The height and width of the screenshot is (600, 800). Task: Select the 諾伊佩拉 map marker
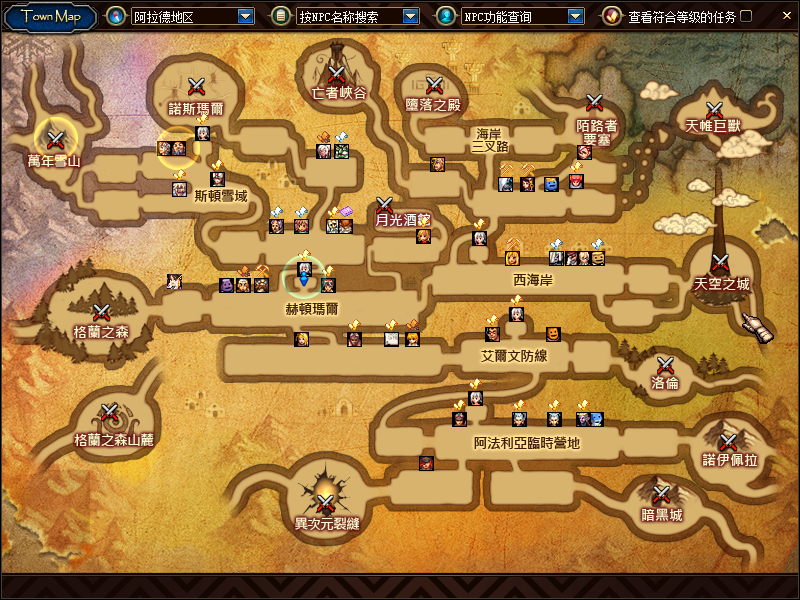point(729,441)
